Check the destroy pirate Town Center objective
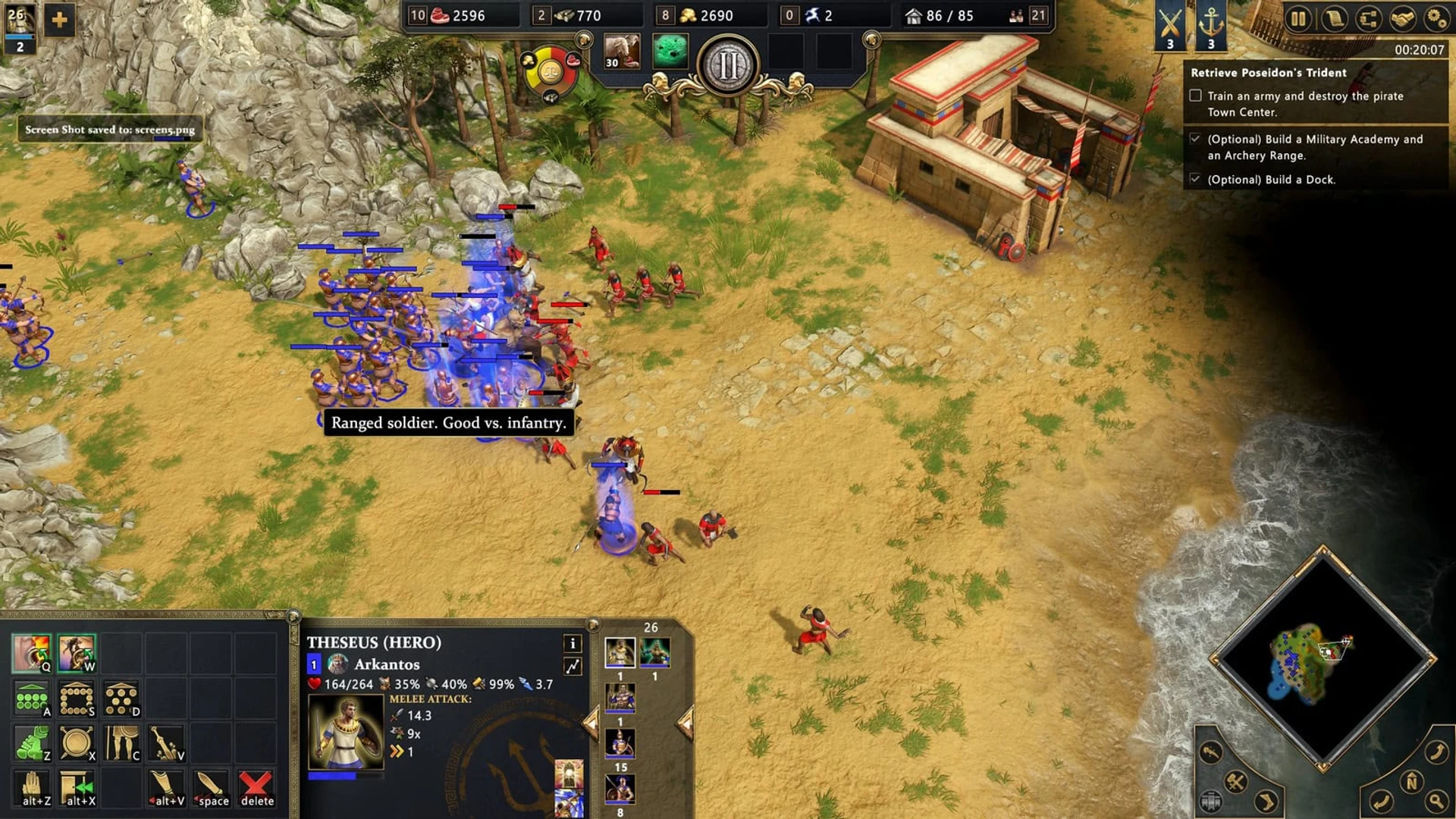 (1197, 95)
